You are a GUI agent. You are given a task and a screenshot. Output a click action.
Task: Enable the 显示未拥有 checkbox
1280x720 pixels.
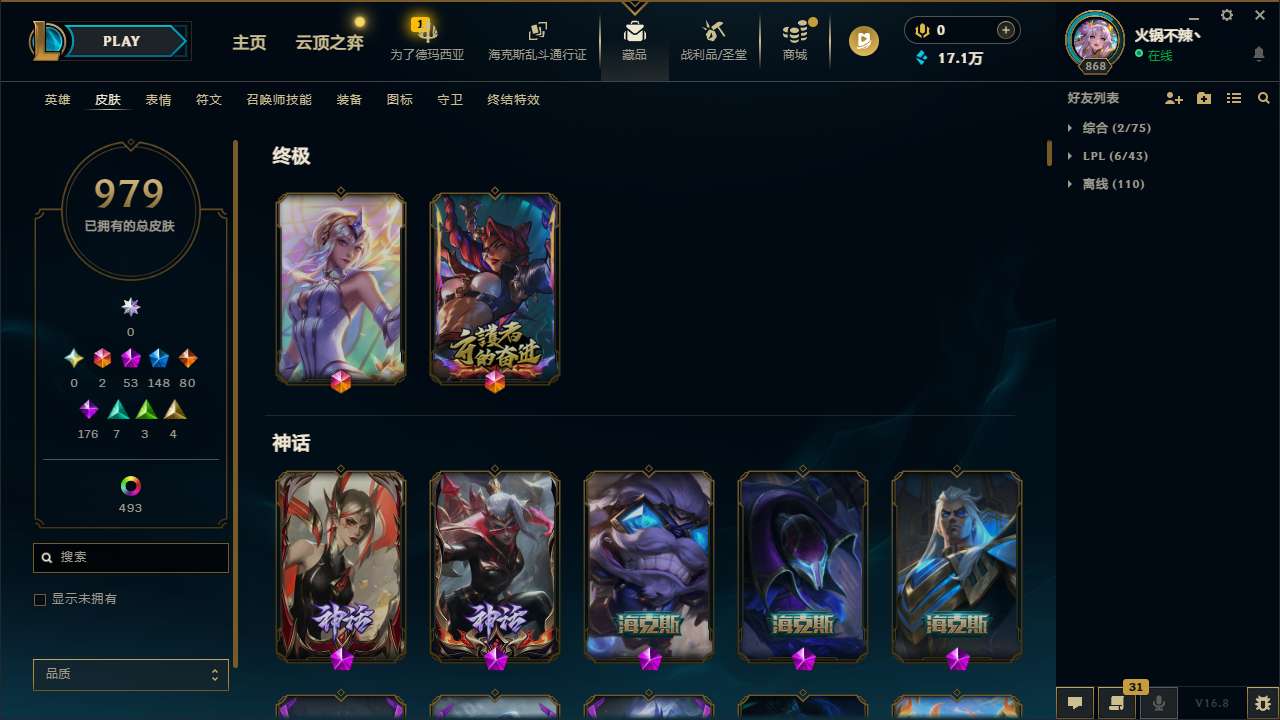40,599
